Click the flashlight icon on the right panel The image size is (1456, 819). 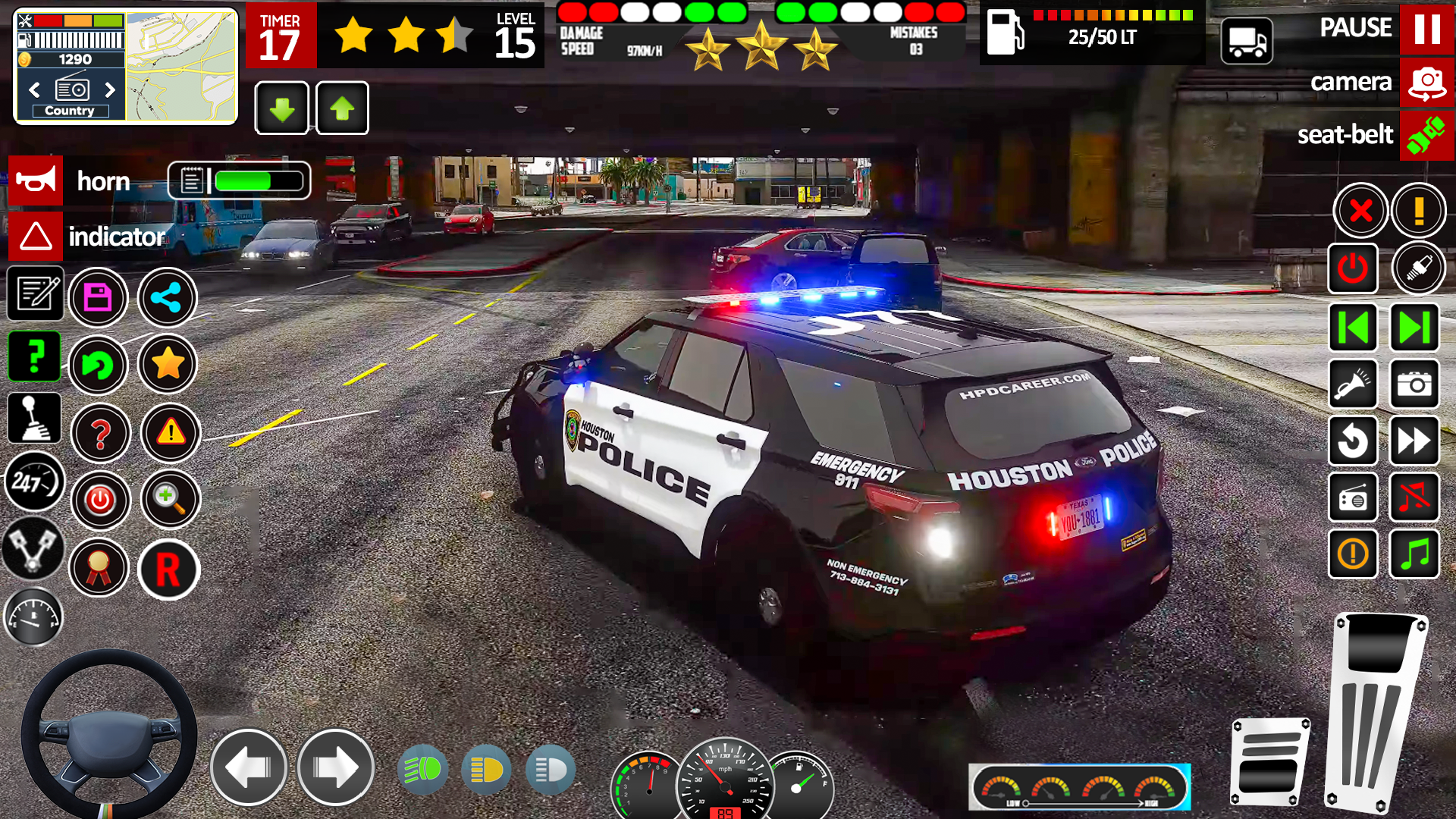[1354, 384]
